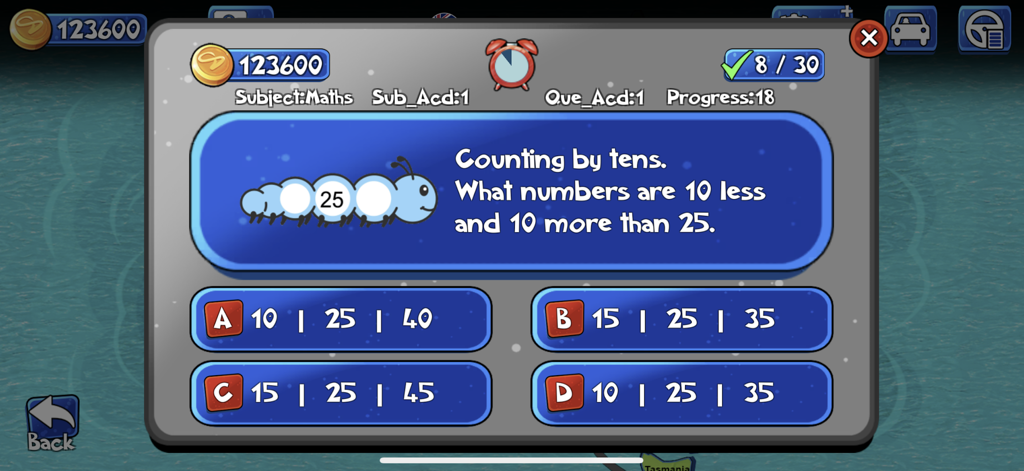Close the quiz popup with the red X
The image size is (1024, 471).
(868, 38)
